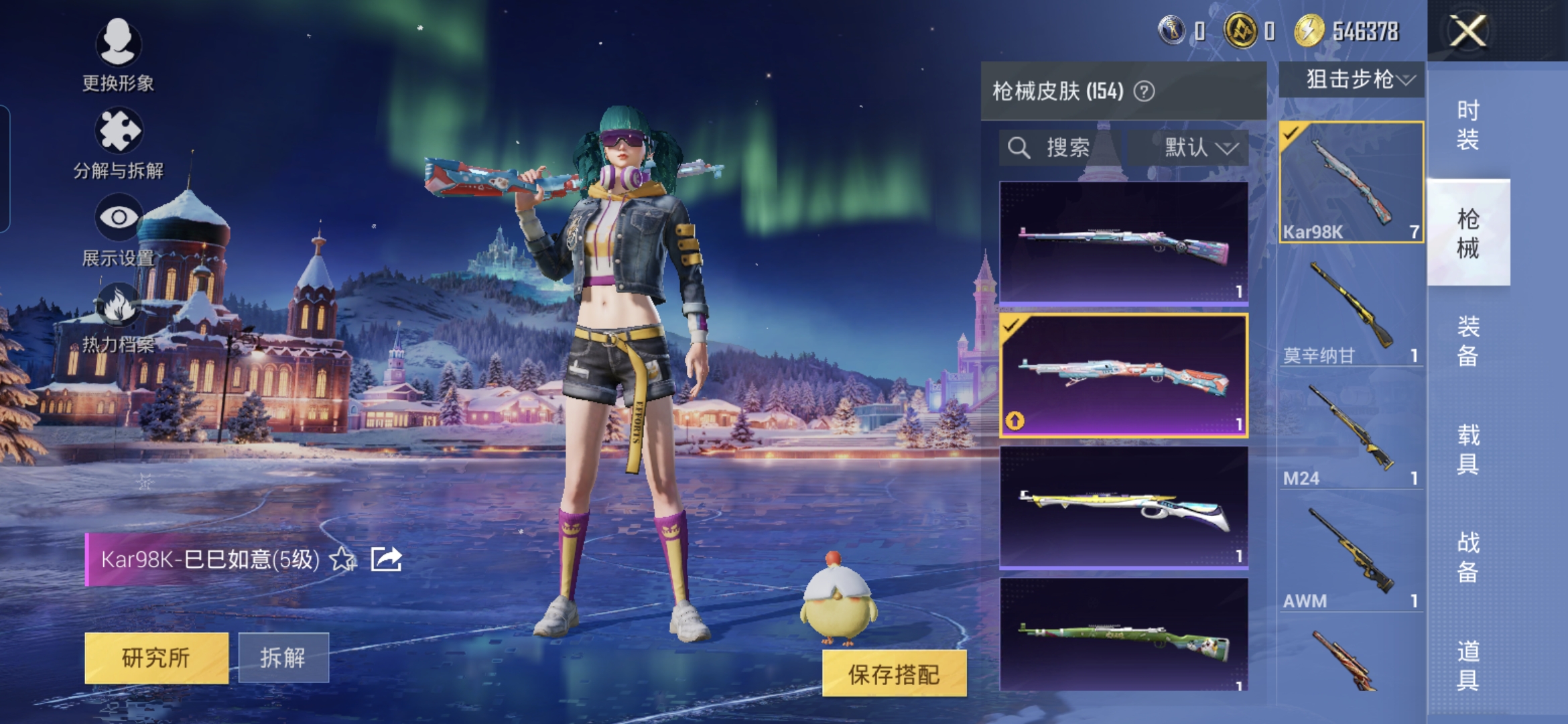The height and width of the screenshot is (724, 1568).
Task: Open 分解与拆解 dismantle menu
Action: tap(118, 143)
